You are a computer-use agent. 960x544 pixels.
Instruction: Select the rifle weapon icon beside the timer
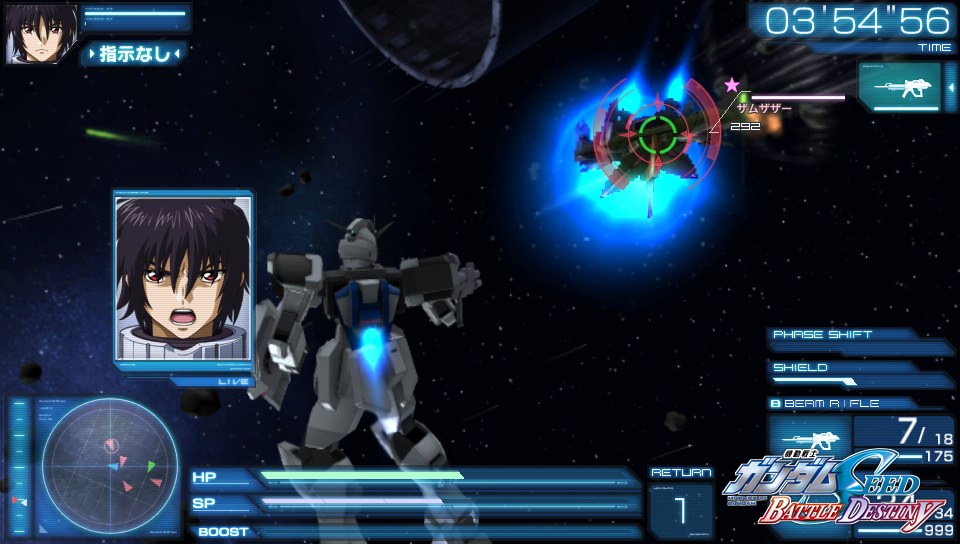(x=898, y=87)
